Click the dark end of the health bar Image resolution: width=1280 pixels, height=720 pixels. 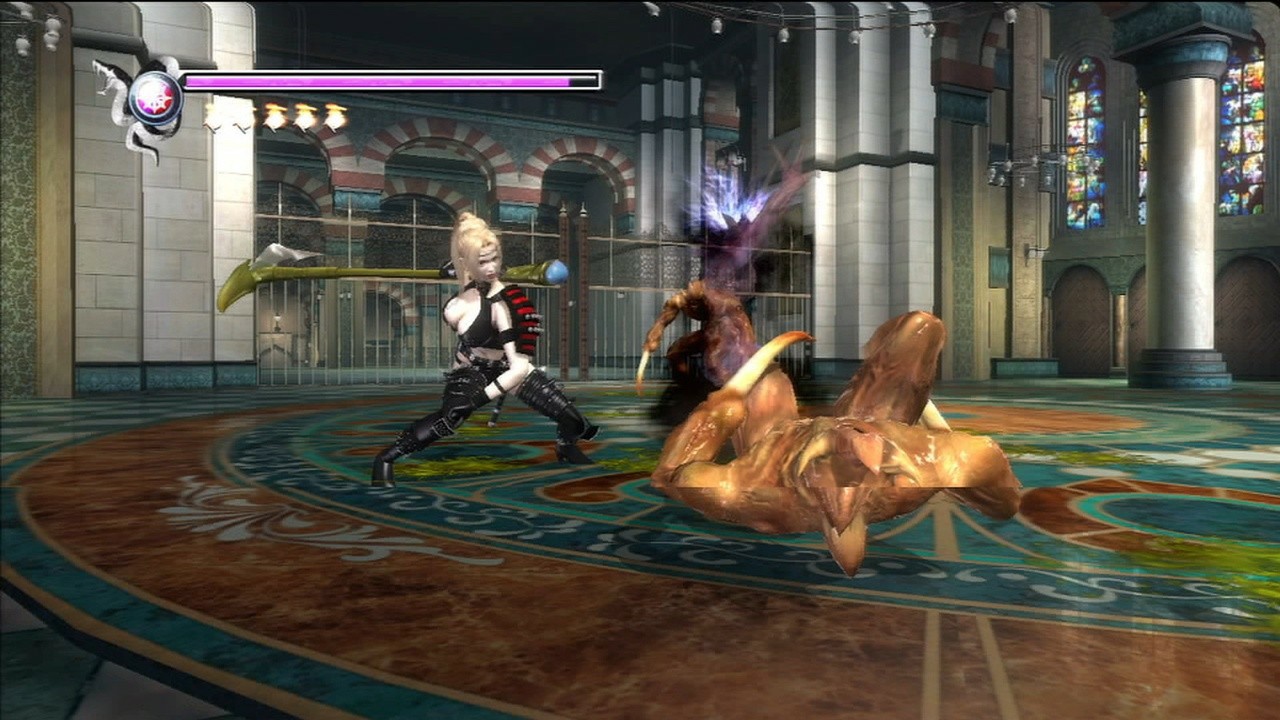coord(585,79)
